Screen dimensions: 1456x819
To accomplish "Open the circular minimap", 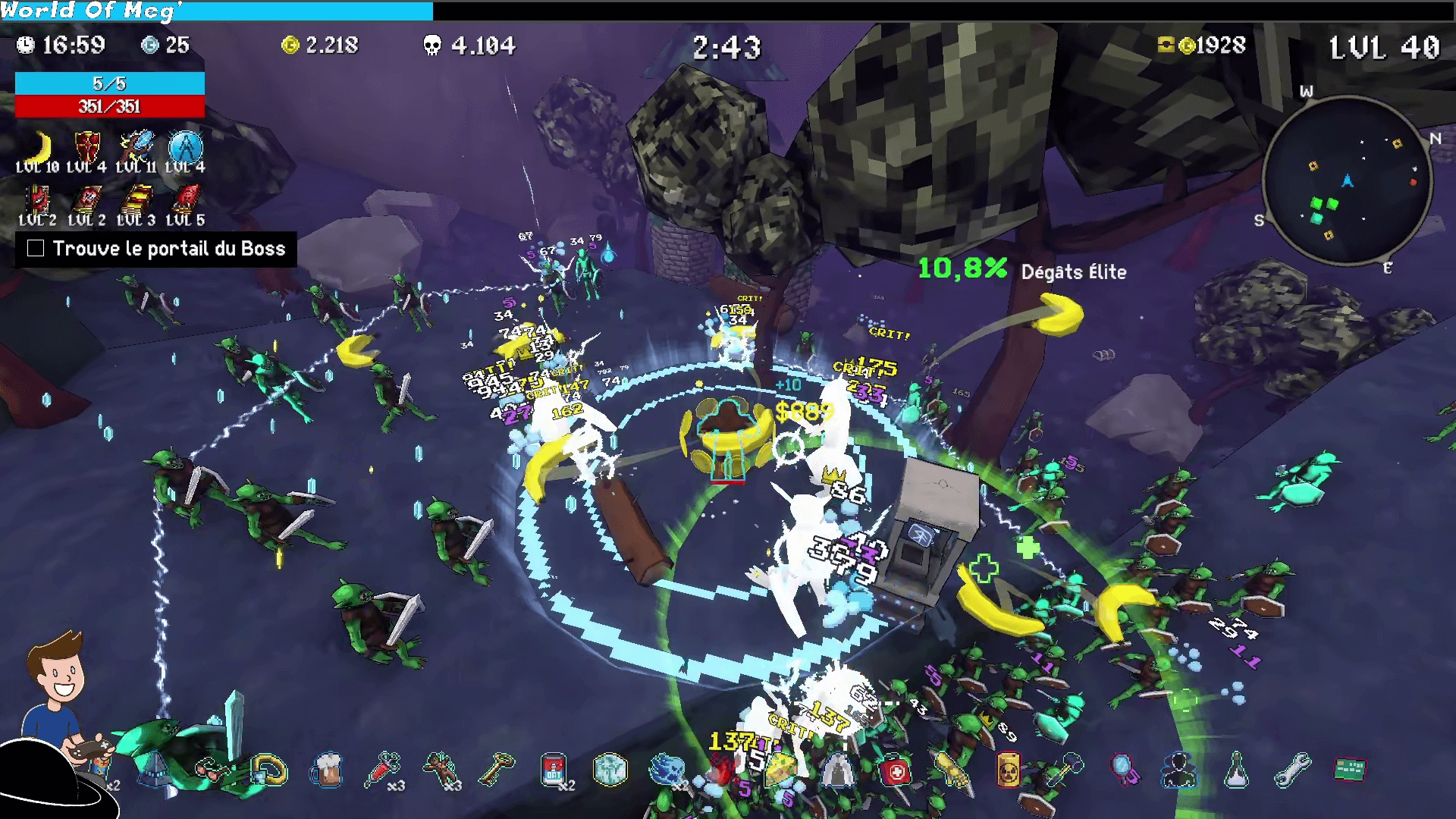I will pyautogui.click(x=1348, y=180).
